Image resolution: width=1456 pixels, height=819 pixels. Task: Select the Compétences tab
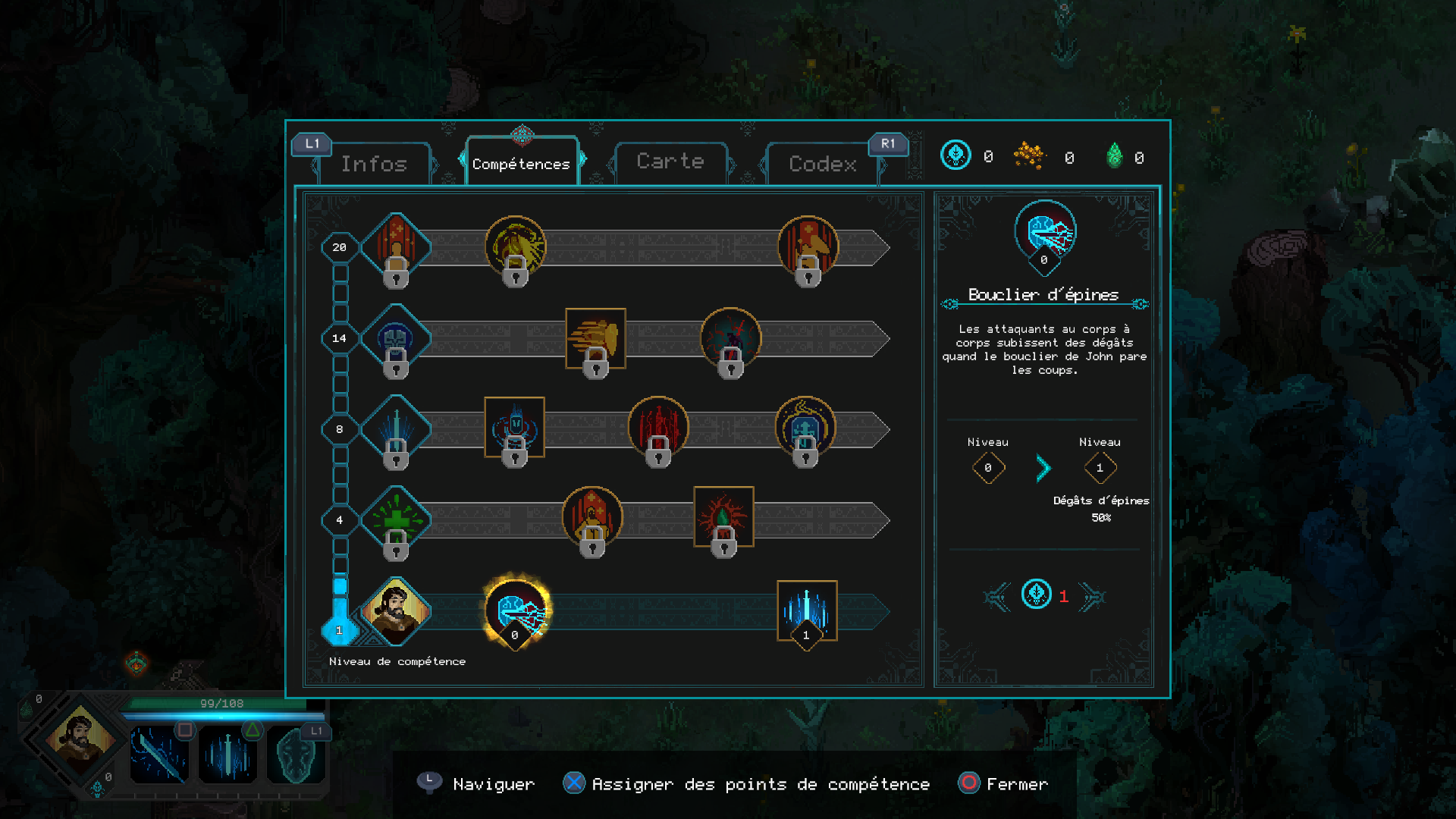click(x=521, y=164)
